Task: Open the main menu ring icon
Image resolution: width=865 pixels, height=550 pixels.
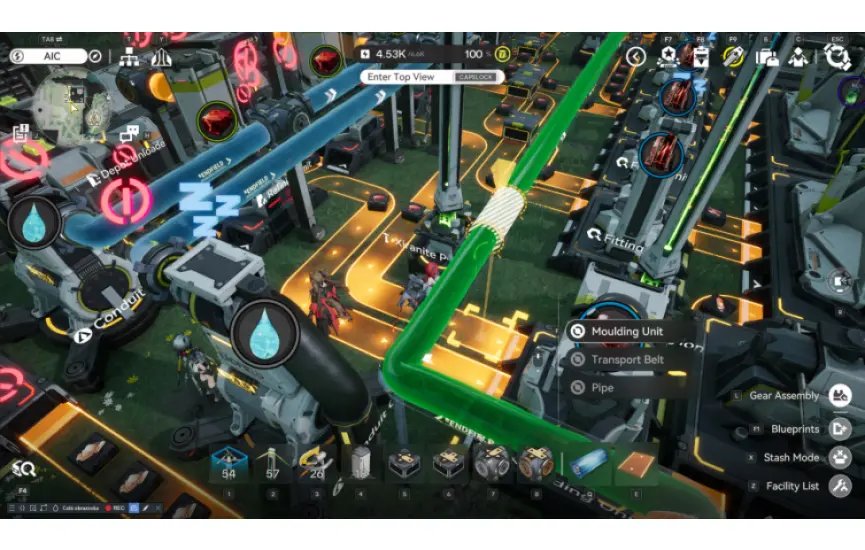Action: (838, 56)
